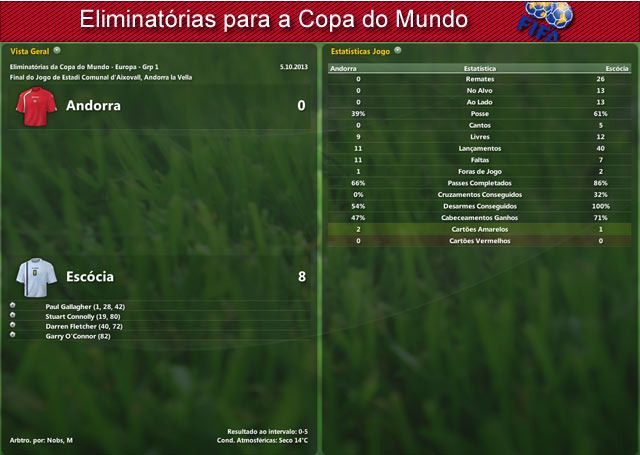
Task: Click Andorra's red shirt icon
Action: point(38,106)
